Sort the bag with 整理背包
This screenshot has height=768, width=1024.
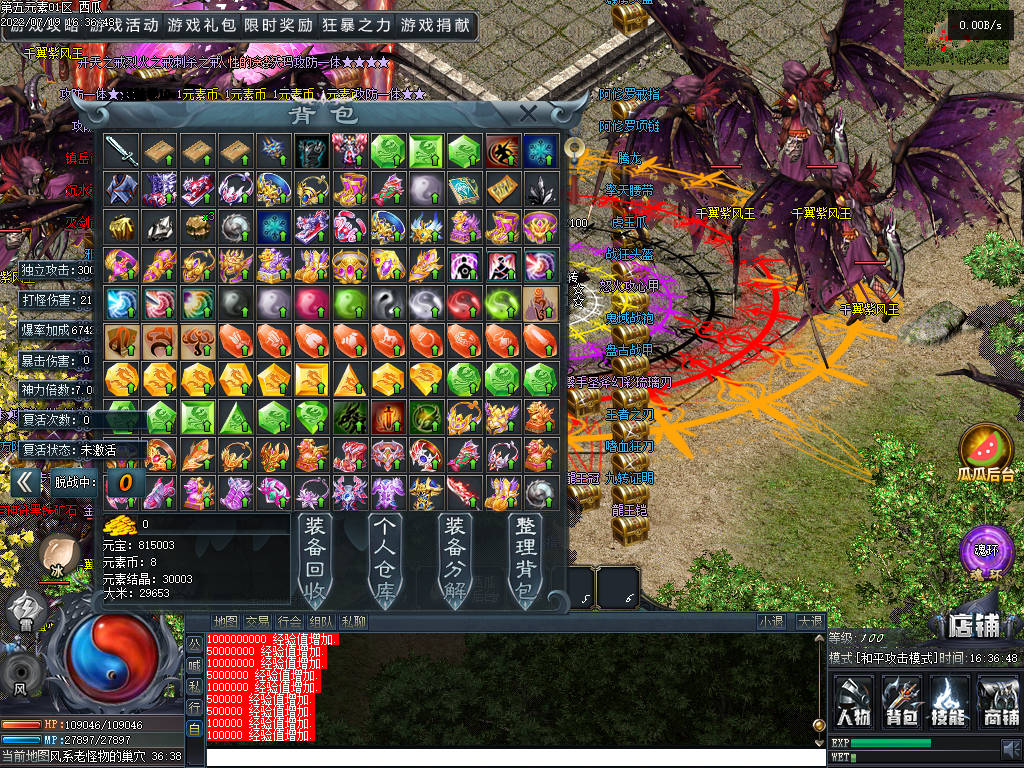[524, 559]
